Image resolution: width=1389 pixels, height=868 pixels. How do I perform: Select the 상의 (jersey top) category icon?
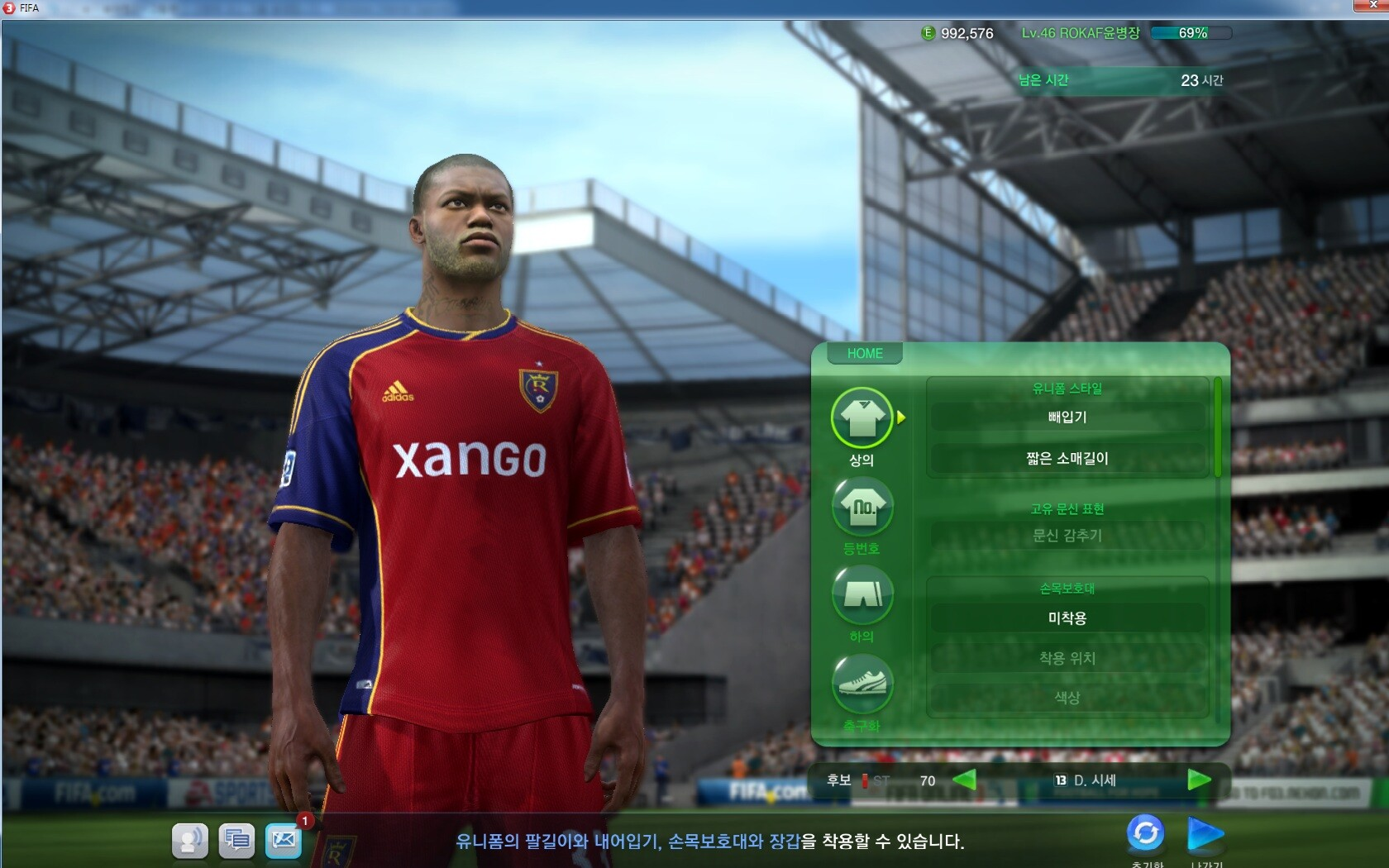click(862, 418)
